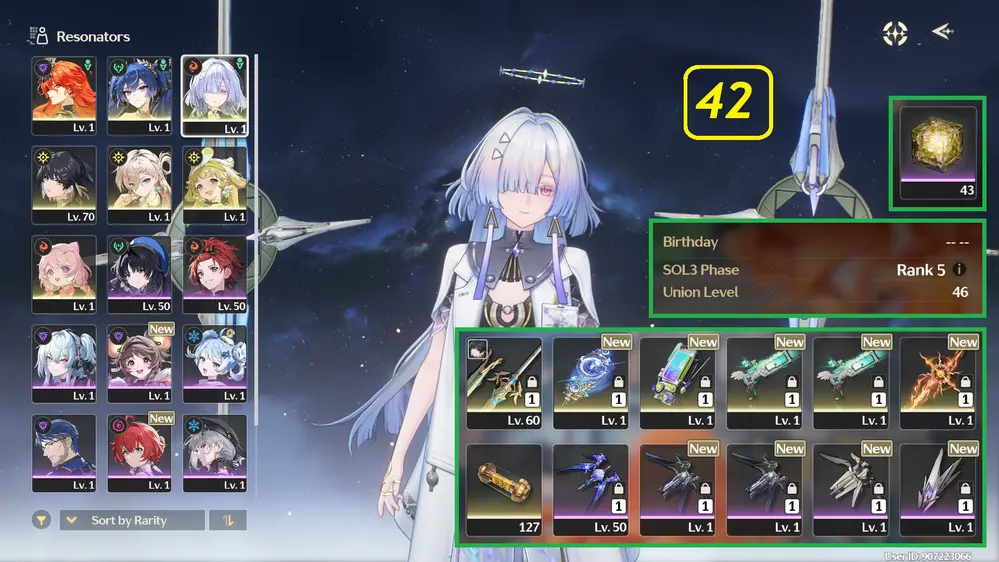Select the glasses-wearing male resonator
This screenshot has width=999, height=562.
[64, 452]
